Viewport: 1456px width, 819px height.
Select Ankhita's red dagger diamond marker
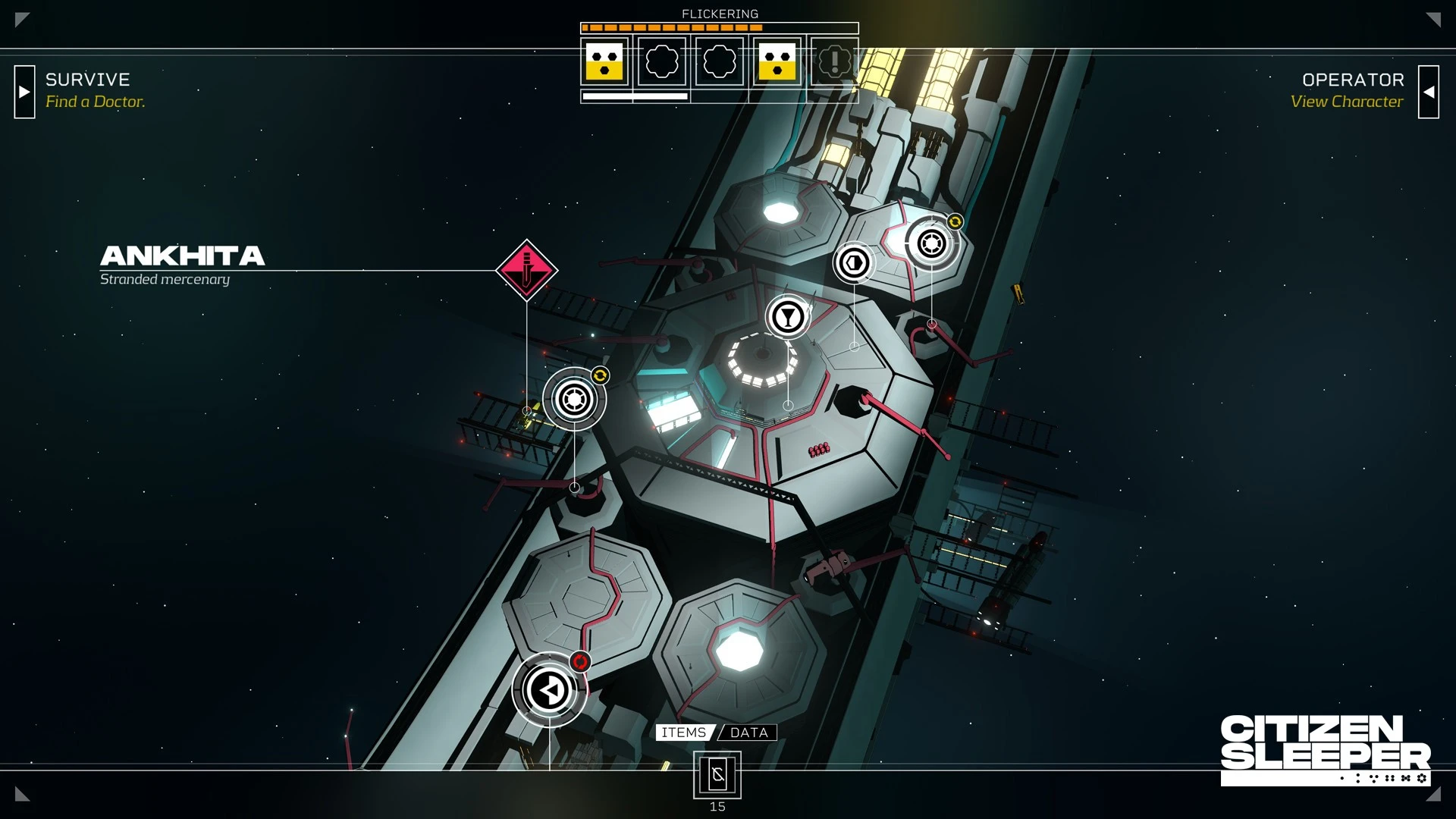pos(526,270)
